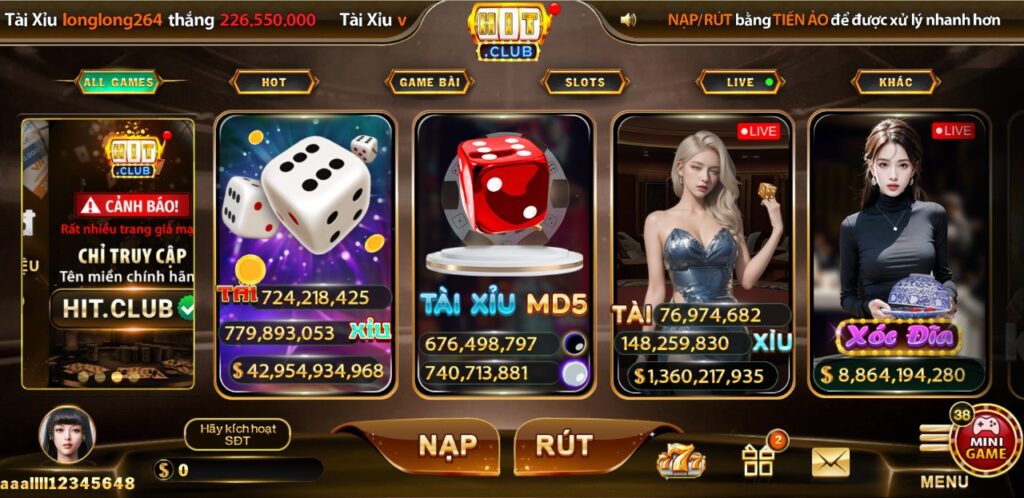Screen dimensions: 1024x498
Task: Open the 777 slot machine icon
Action: (680, 461)
